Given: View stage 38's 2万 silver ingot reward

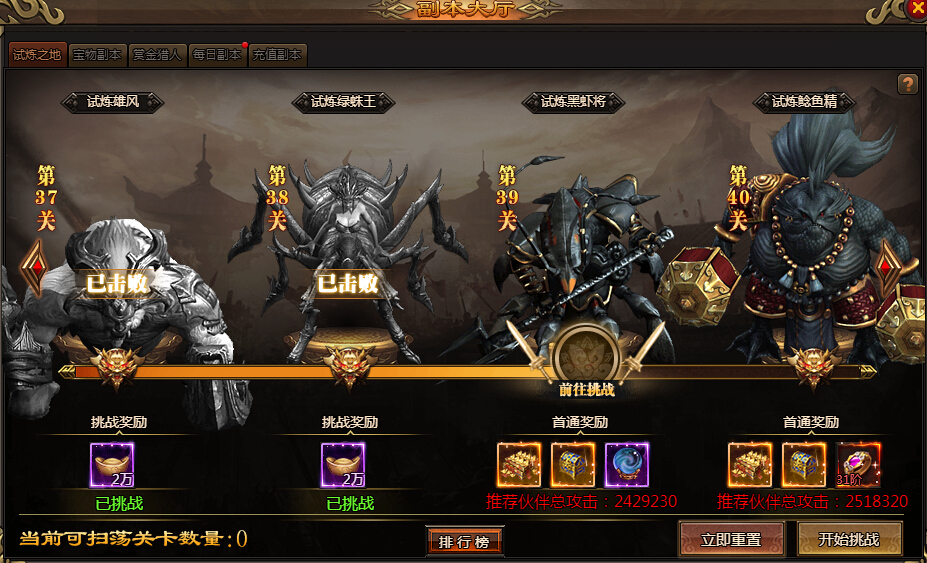Looking at the screenshot, I should pos(343,466).
